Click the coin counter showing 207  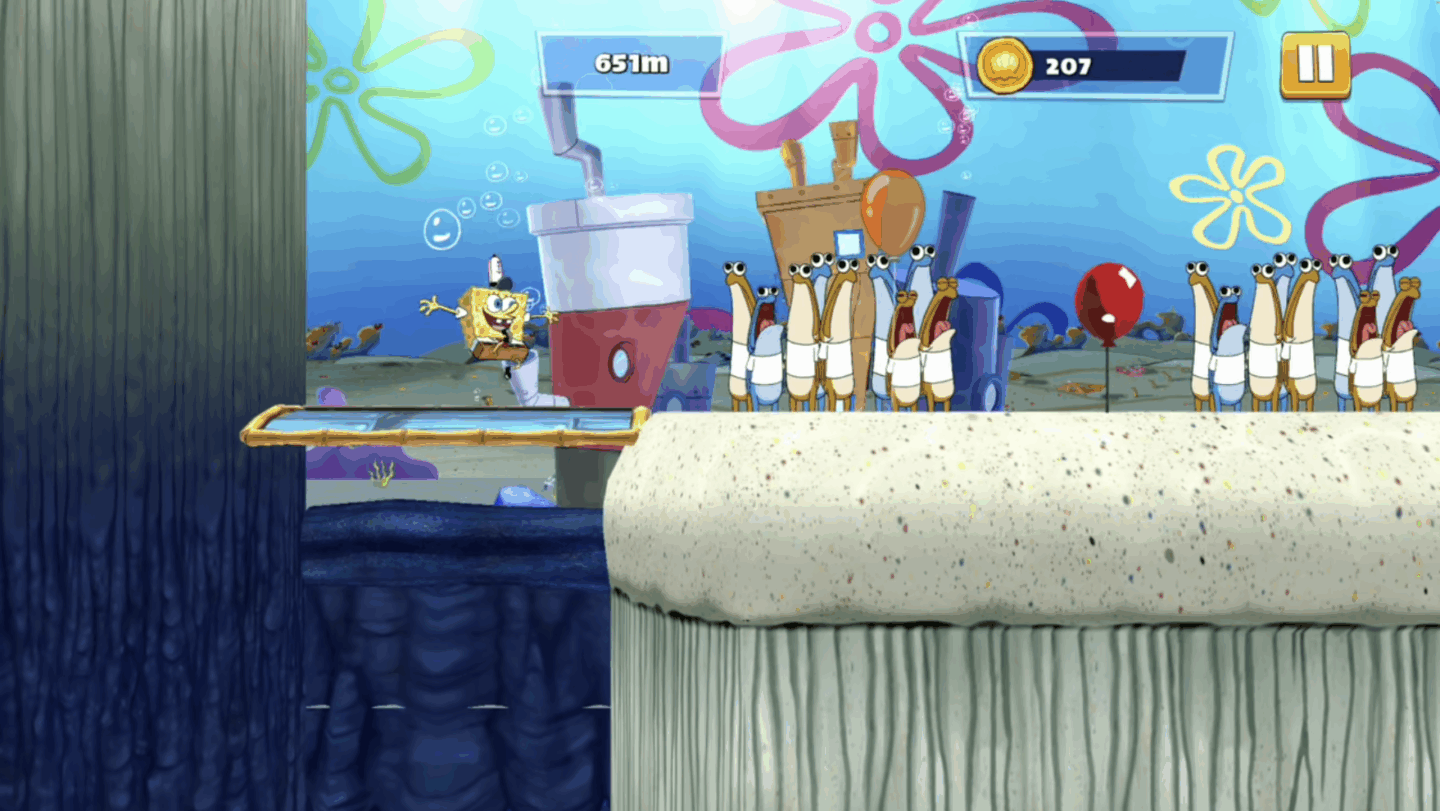click(x=1070, y=66)
